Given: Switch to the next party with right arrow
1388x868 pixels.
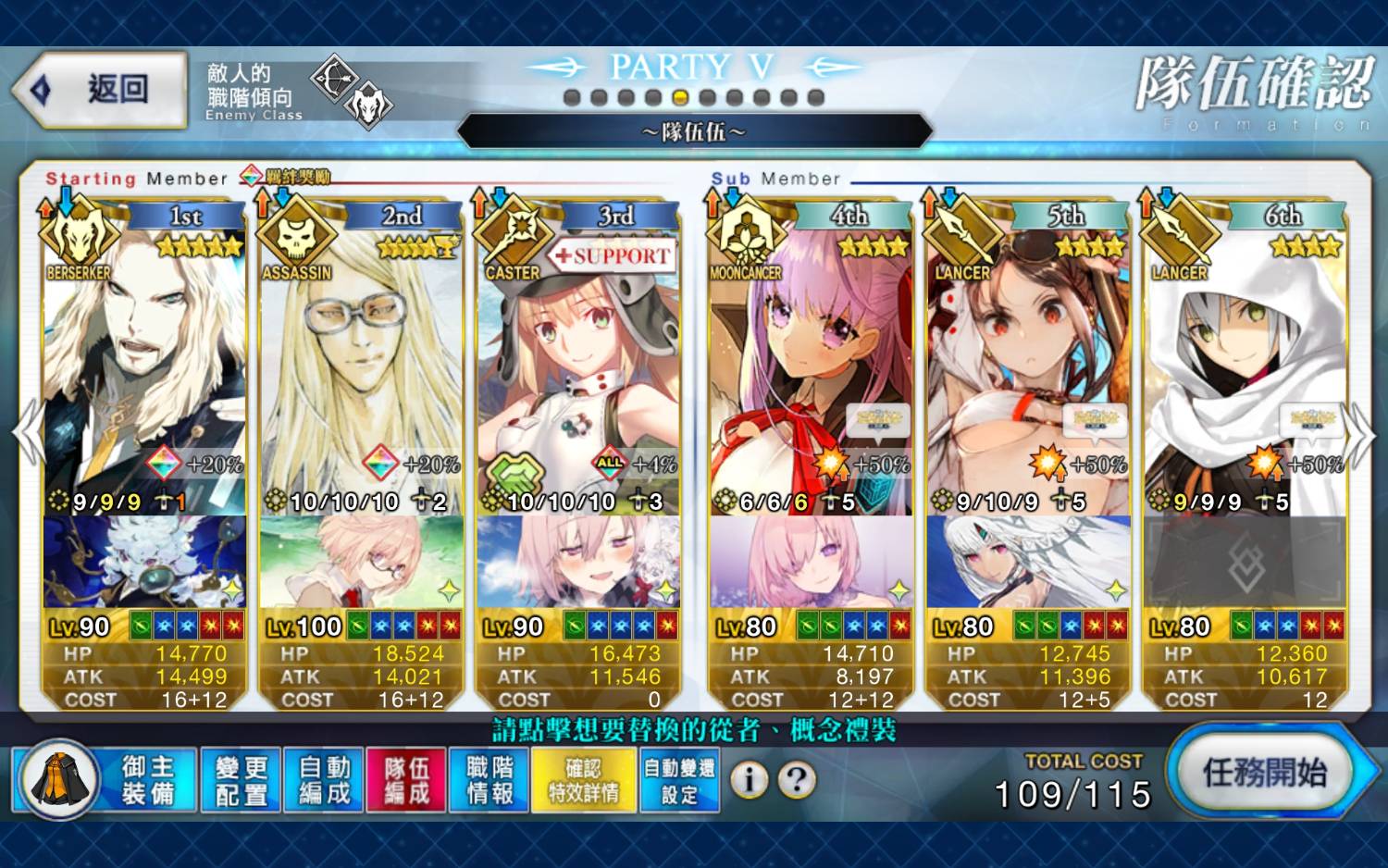Looking at the screenshot, I should tap(1359, 433).
